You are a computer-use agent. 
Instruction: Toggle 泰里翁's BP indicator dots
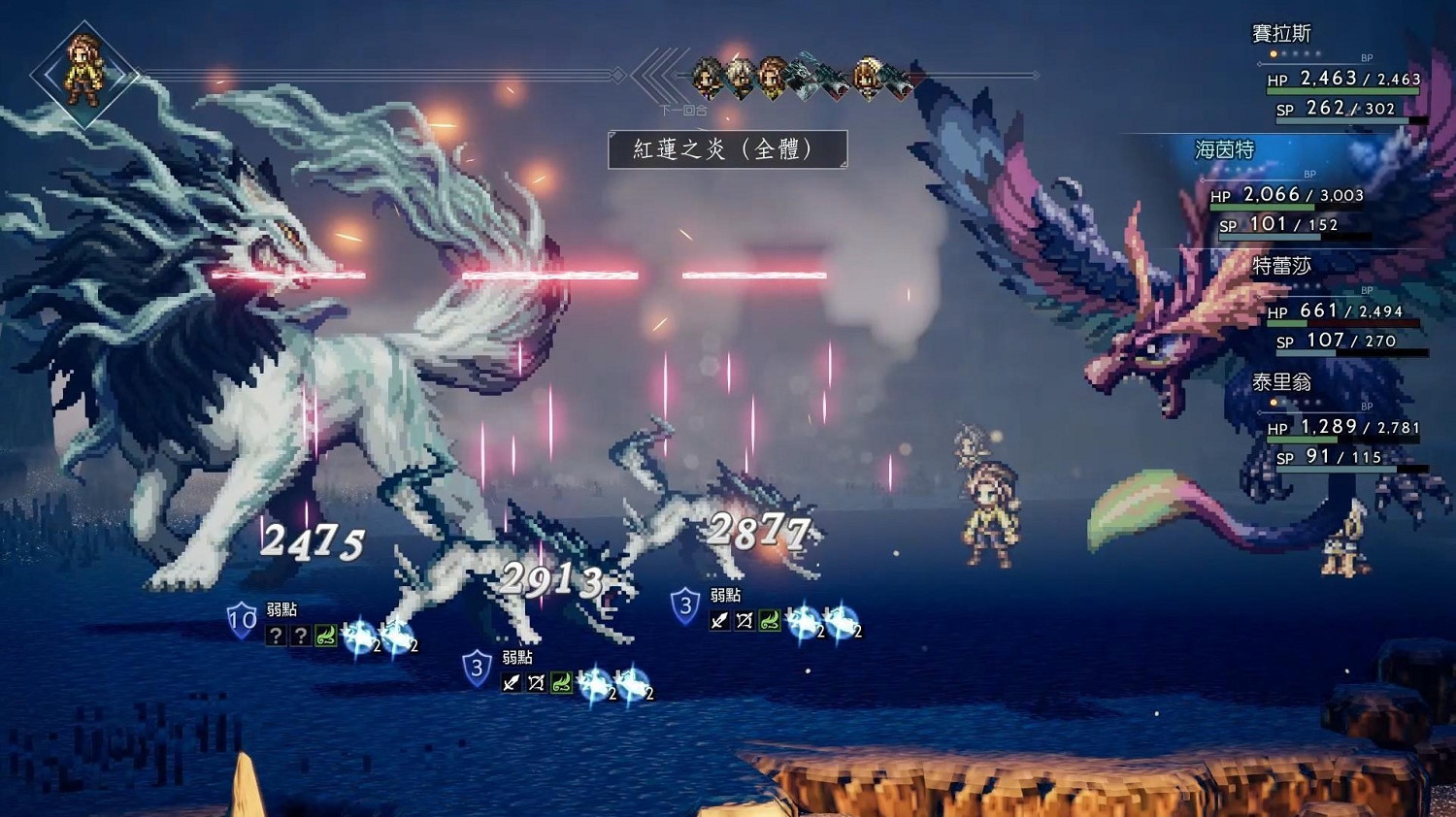point(1295,402)
